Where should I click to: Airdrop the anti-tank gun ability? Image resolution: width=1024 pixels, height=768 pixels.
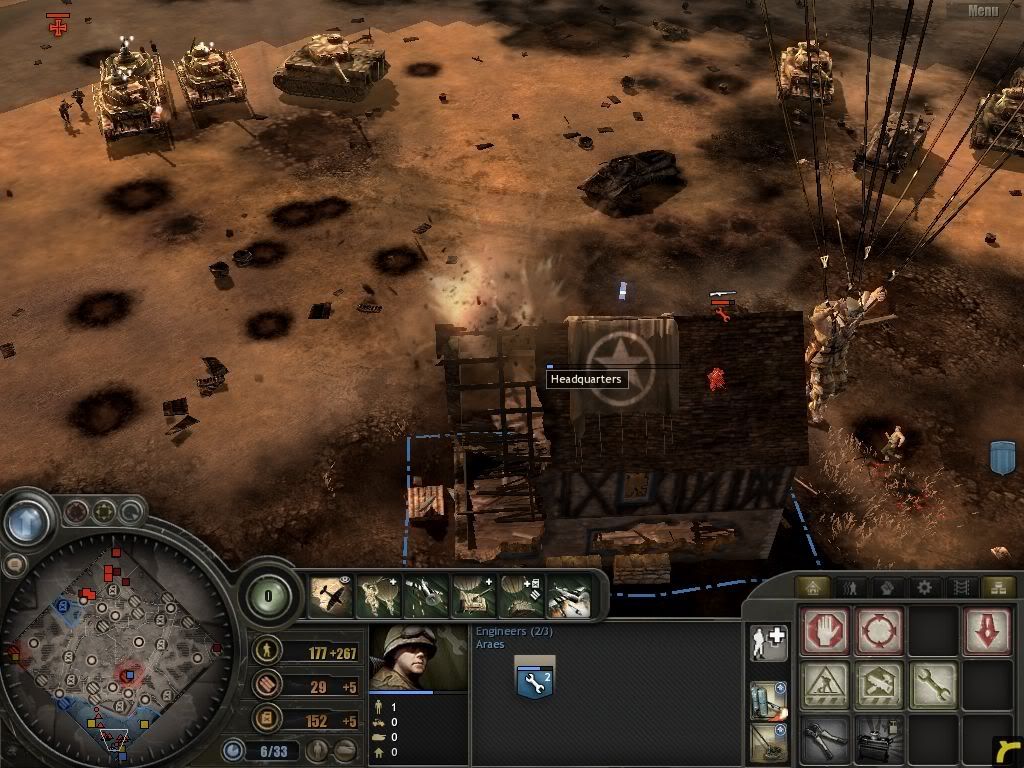(475, 596)
